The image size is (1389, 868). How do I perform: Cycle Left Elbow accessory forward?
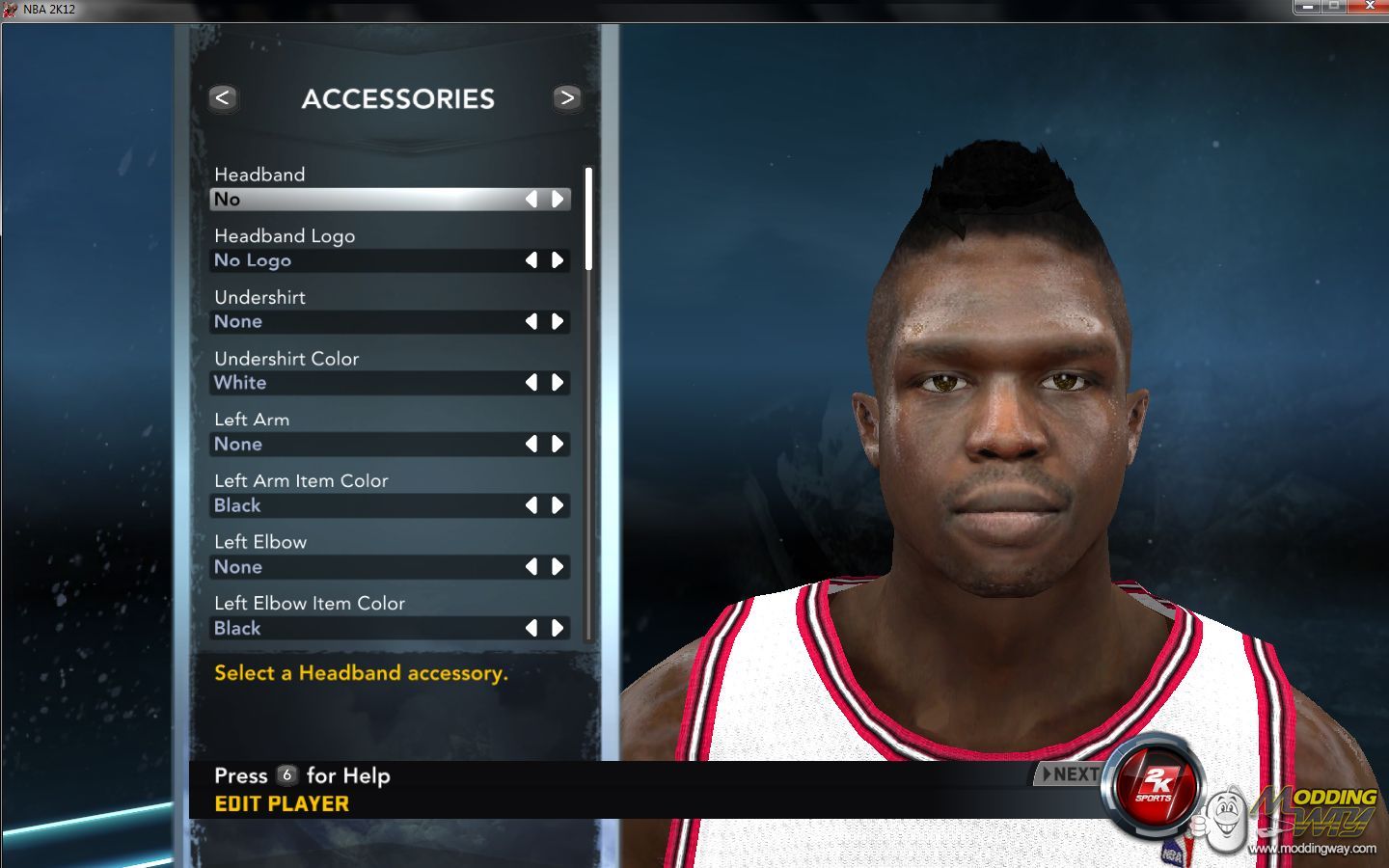pos(558,567)
